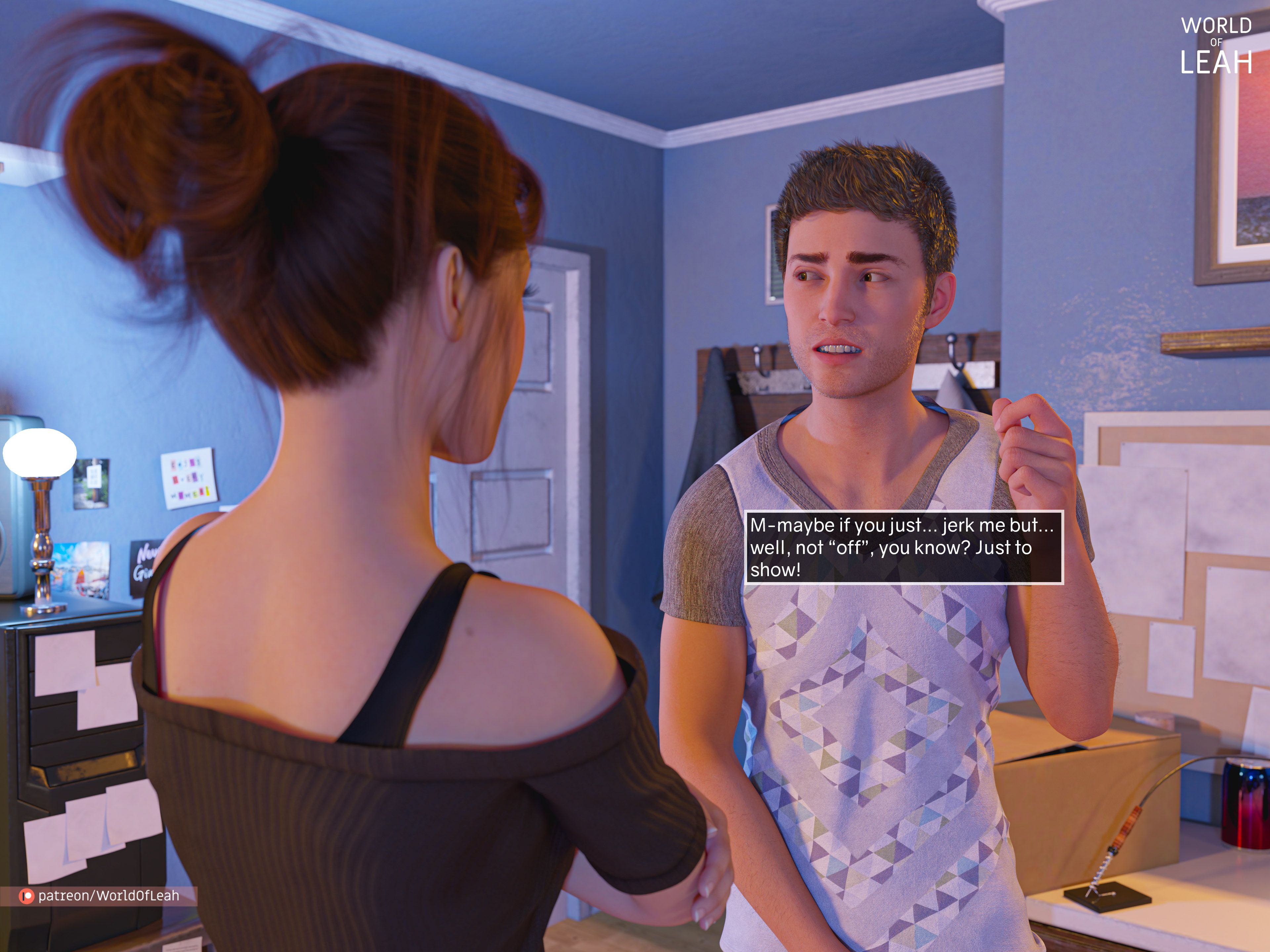
Task: Open the patreon/WorldOfLeah link
Action: [101, 896]
